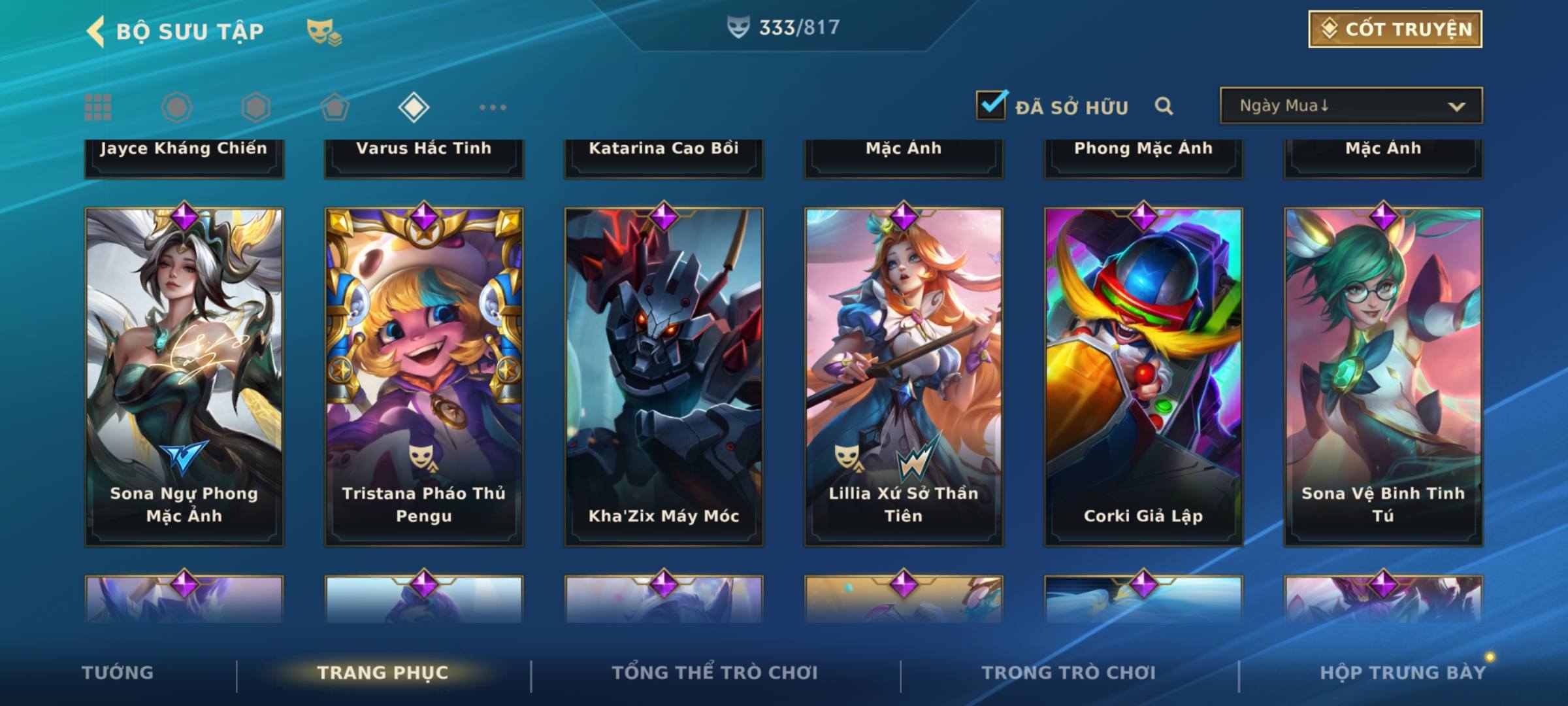Open the Lillia Xứ Sở Thần Tiên skin

pyautogui.click(x=904, y=377)
